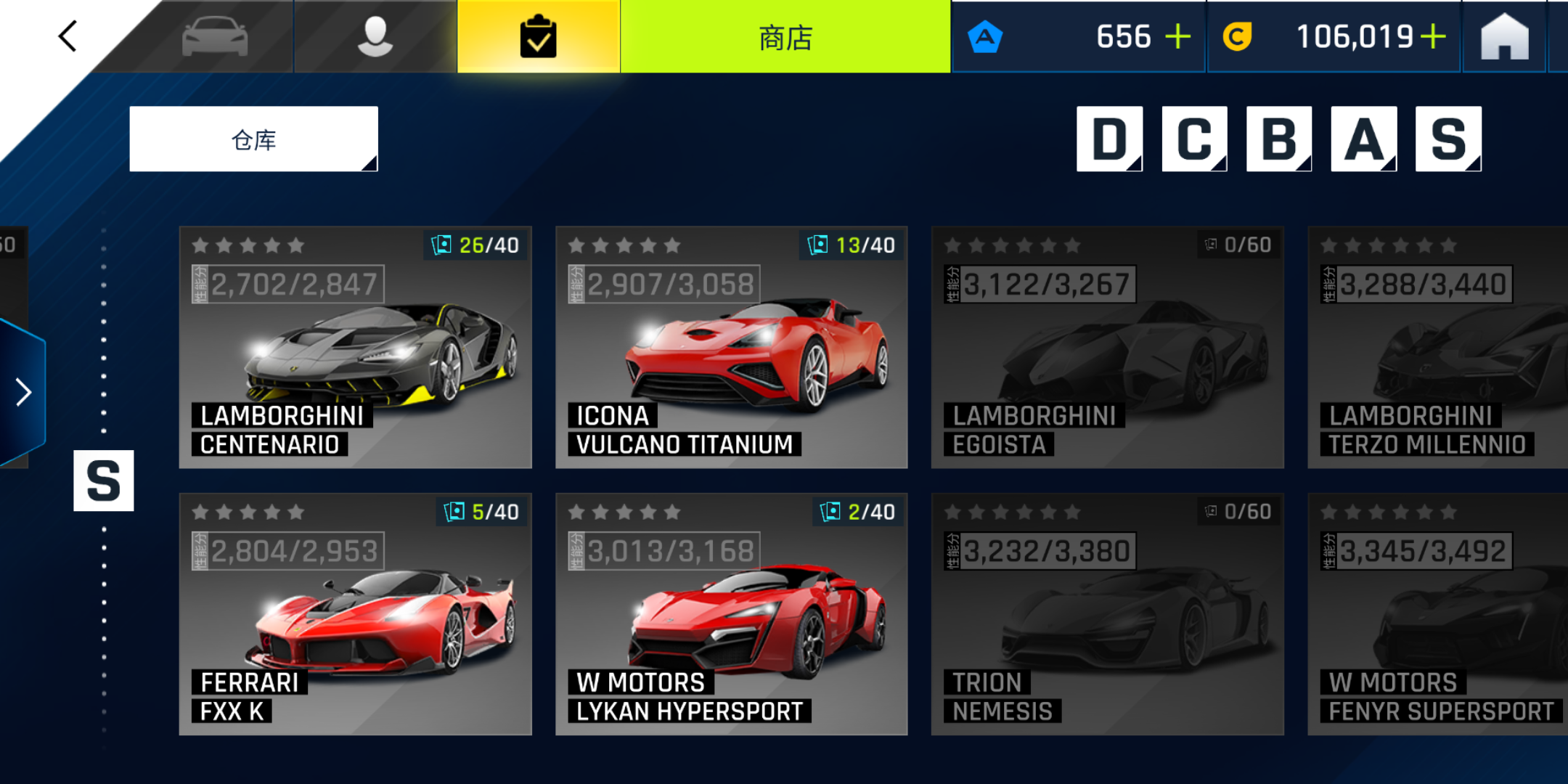Open the car garage tab
Viewport: 1568px width, 784px height.
point(215,36)
